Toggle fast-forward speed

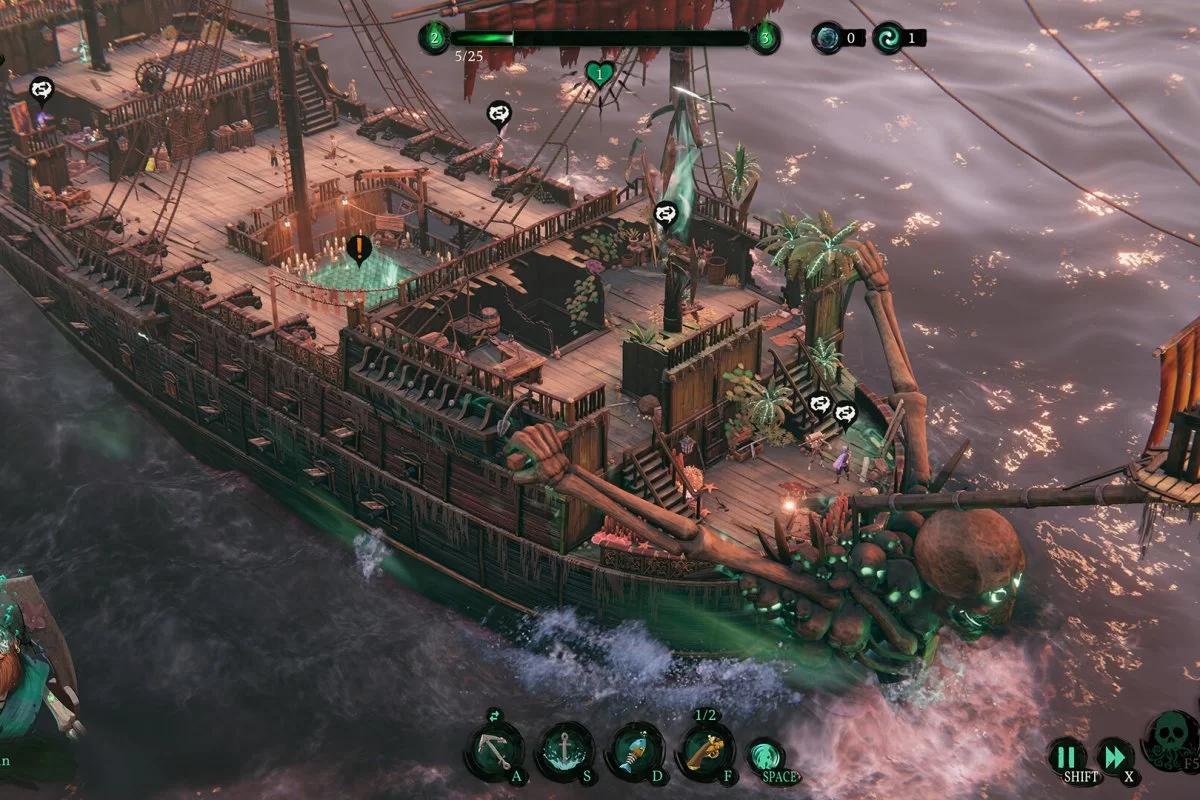[x=1115, y=756]
